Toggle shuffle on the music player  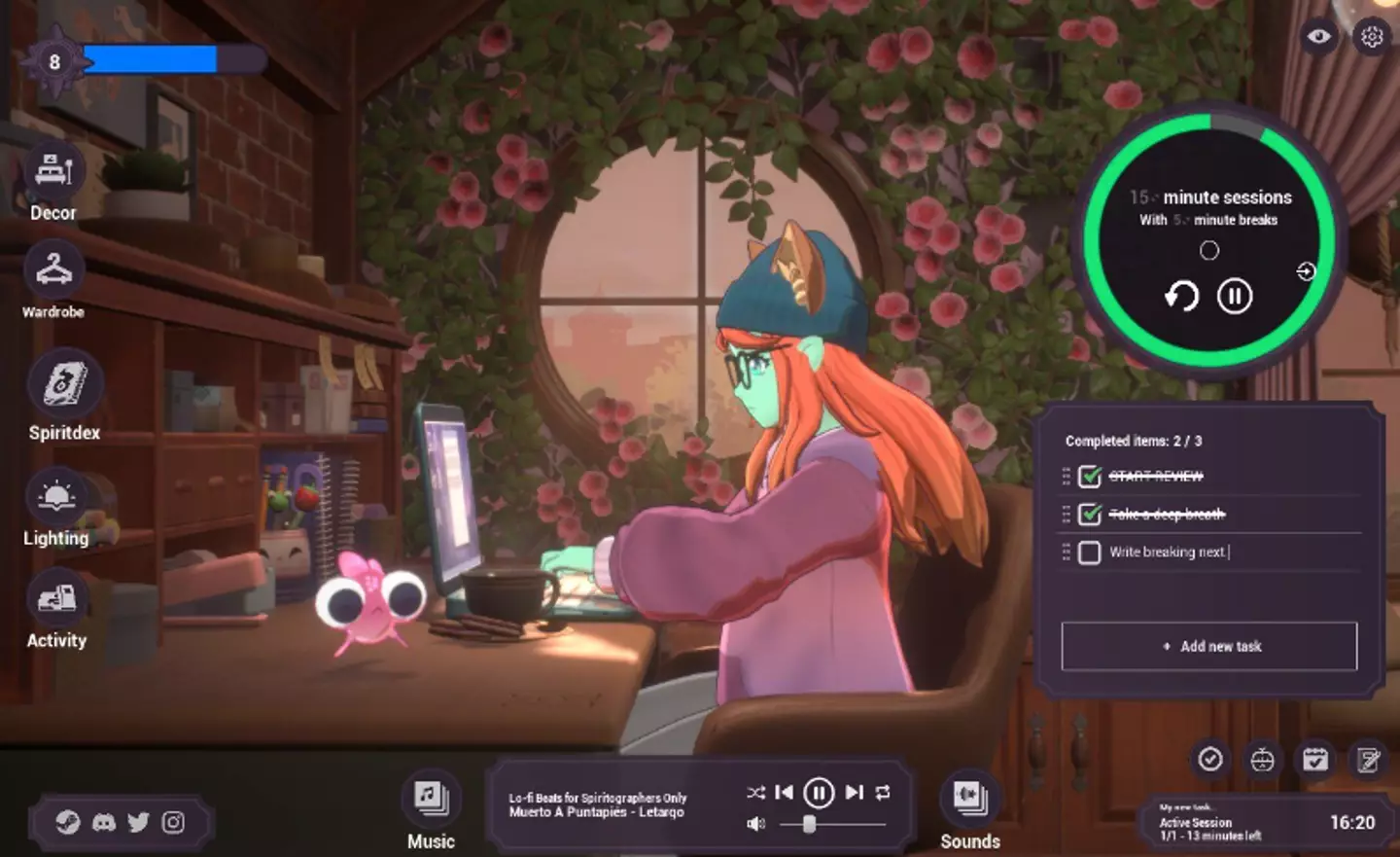click(755, 793)
